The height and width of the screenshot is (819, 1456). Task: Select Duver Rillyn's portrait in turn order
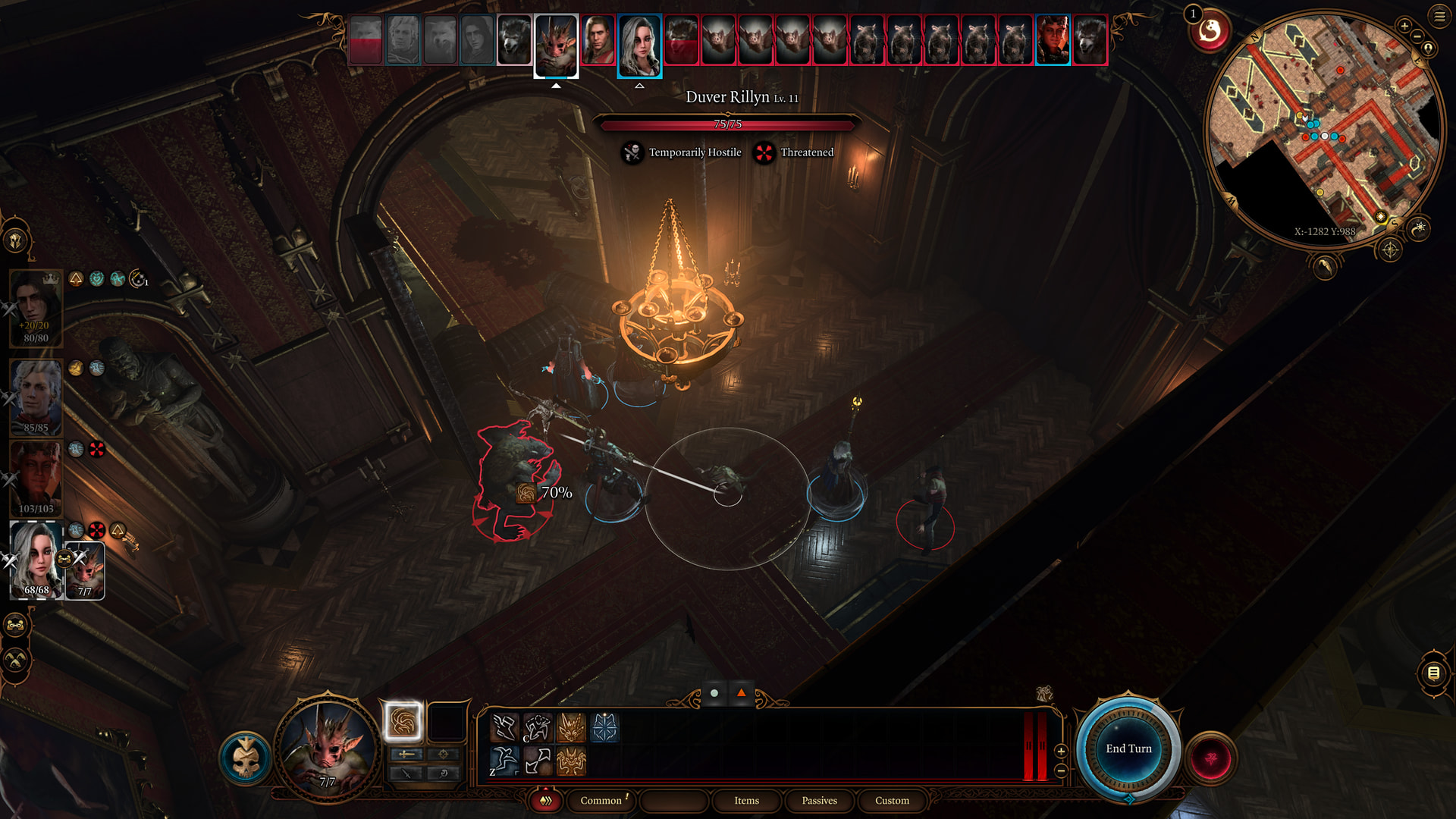click(x=598, y=39)
